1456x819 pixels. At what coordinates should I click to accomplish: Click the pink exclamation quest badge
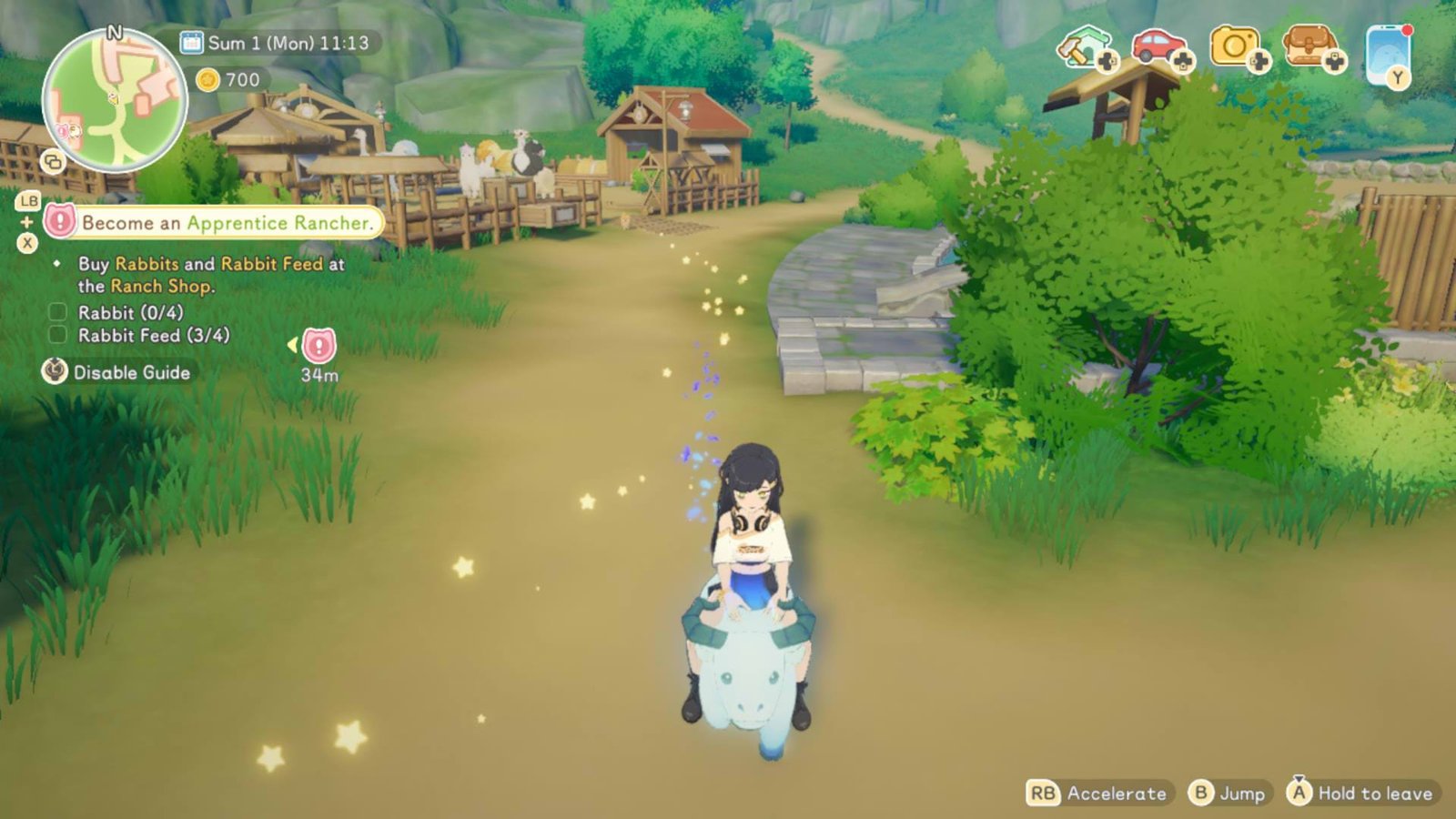(58, 218)
